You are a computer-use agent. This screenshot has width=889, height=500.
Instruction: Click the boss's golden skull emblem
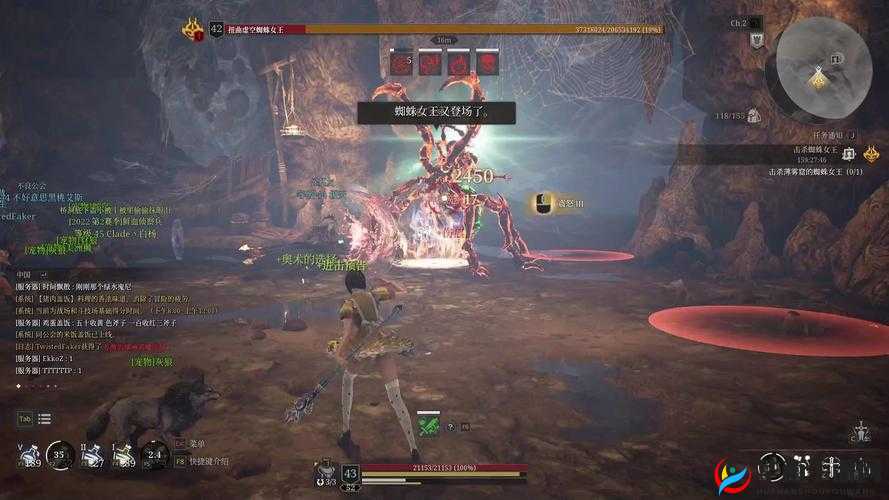click(193, 29)
